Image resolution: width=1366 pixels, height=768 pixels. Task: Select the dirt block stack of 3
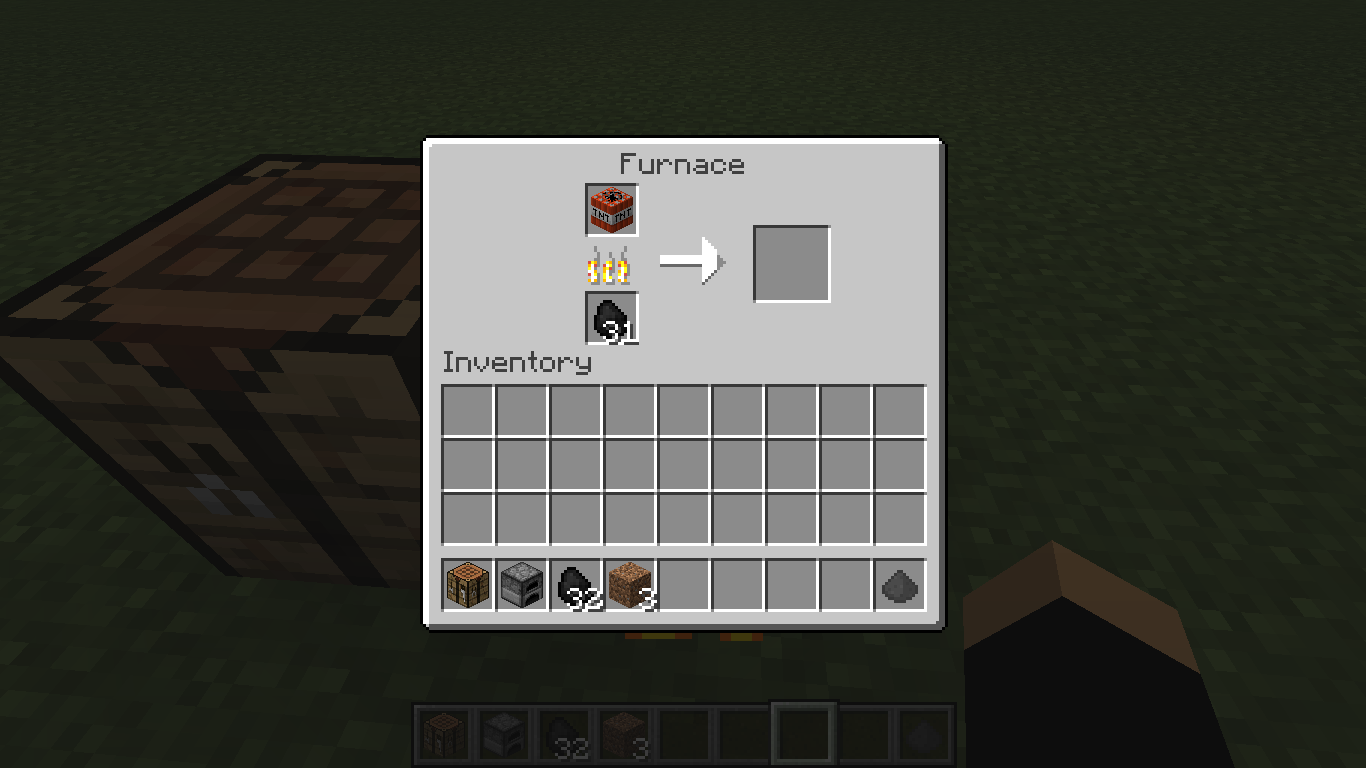tap(629, 585)
